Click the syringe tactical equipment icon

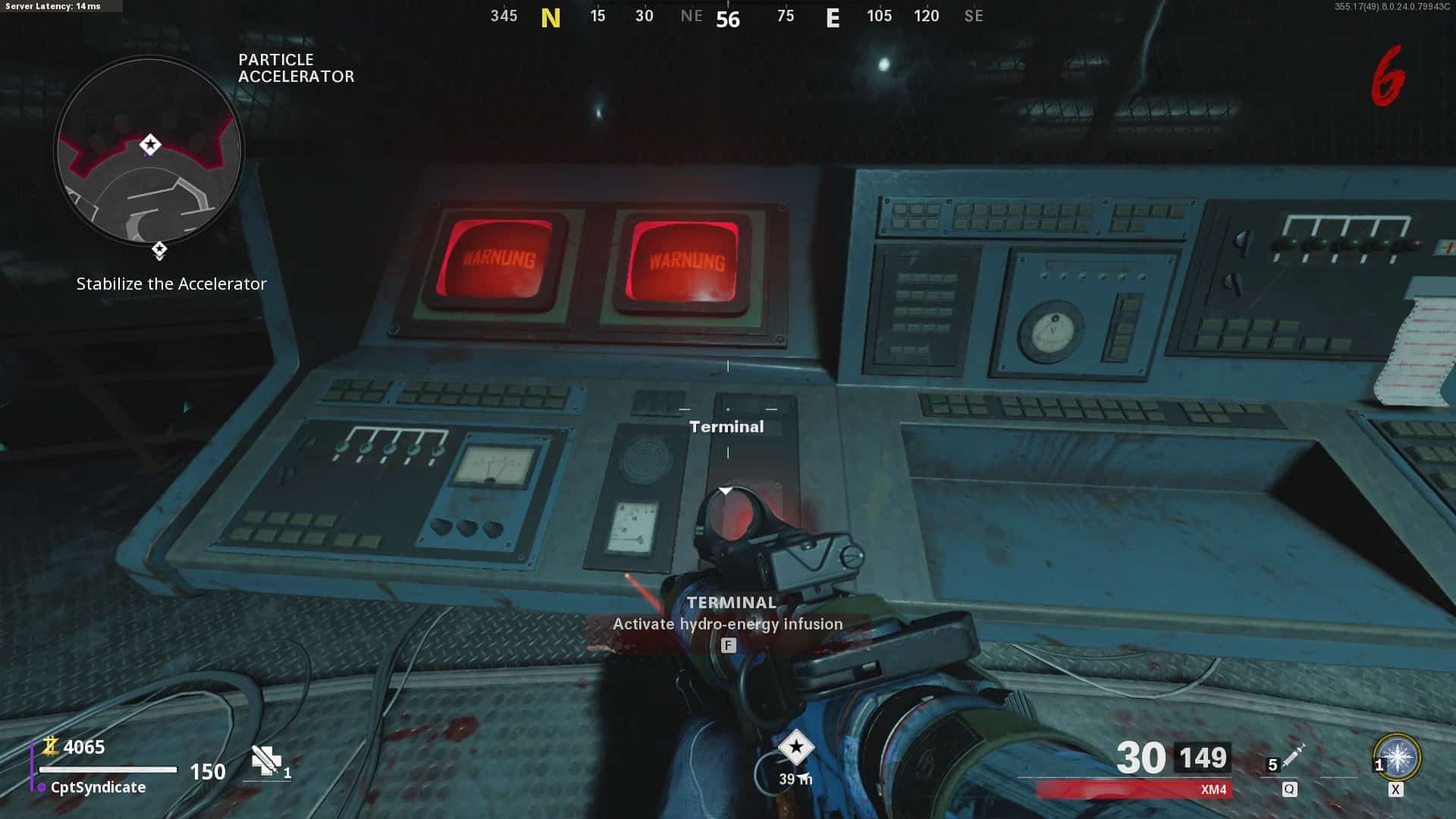(x=1292, y=755)
